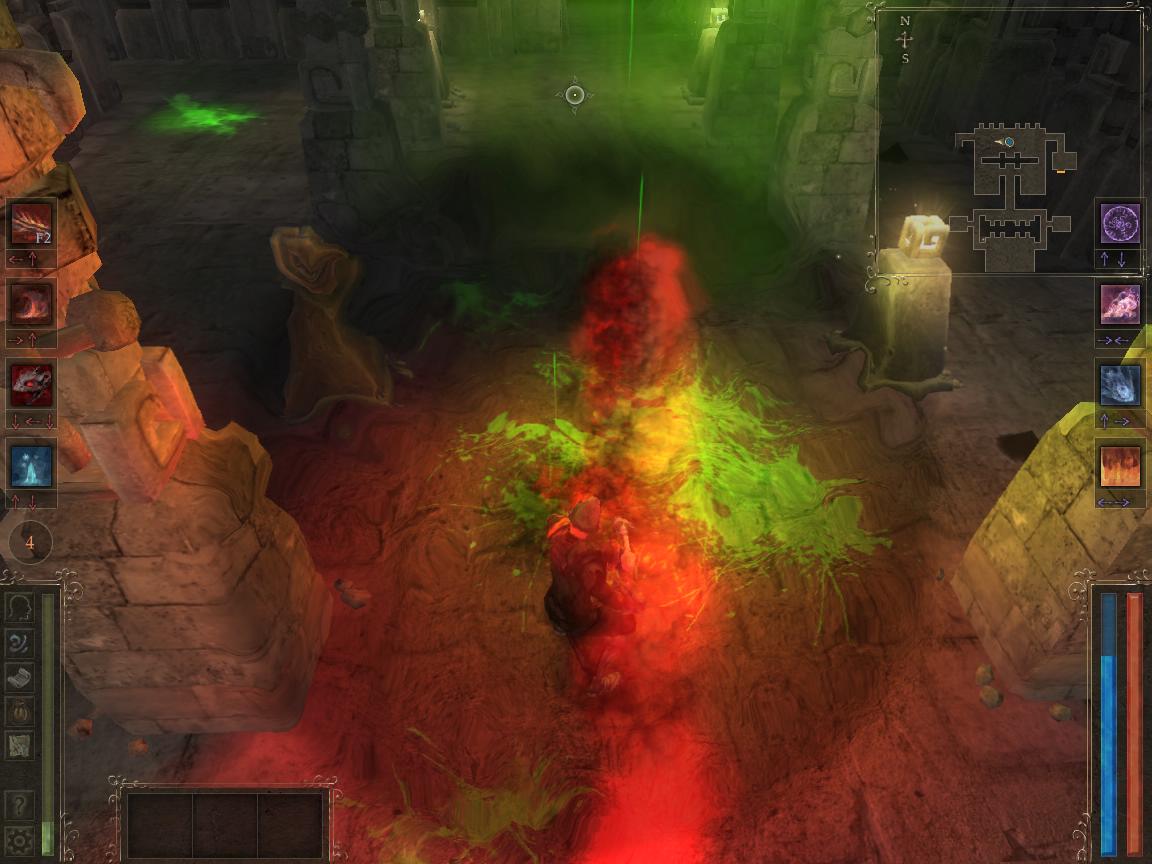Select the red-eyed skull spell
The width and height of the screenshot is (1152, 864).
(x=30, y=384)
